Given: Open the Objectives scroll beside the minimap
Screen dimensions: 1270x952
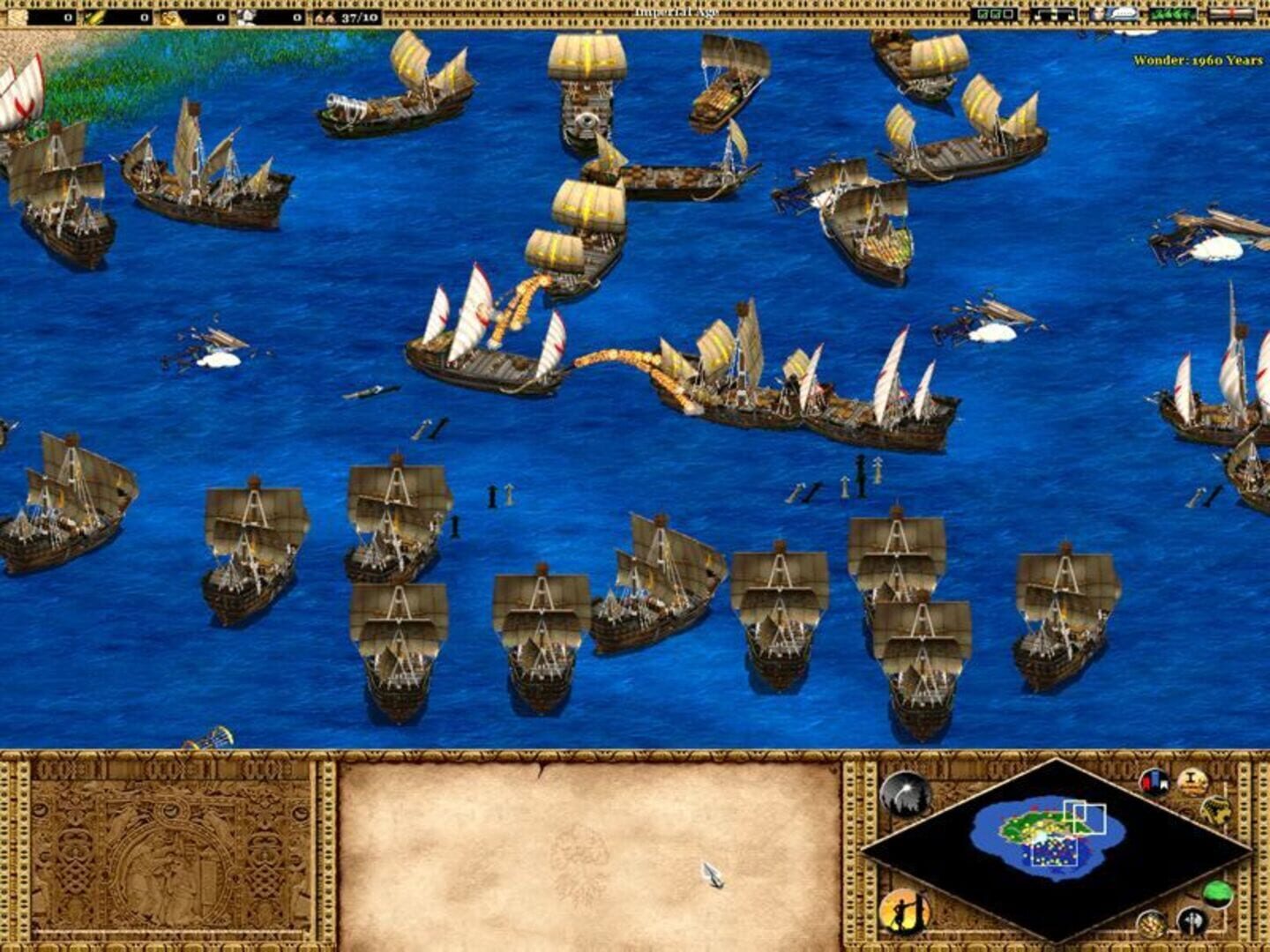Looking at the screenshot, I should click(1192, 780).
